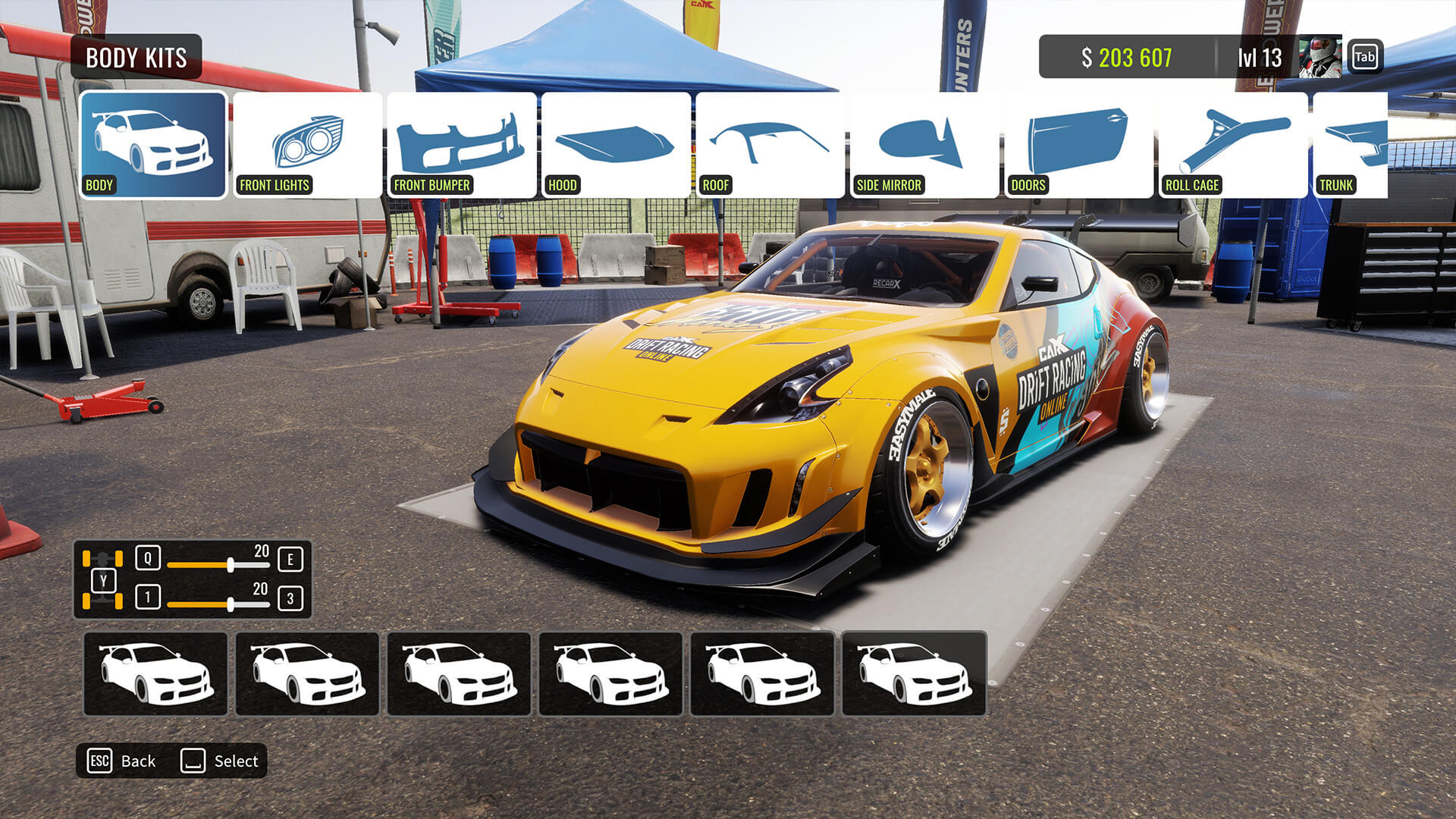The height and width of the screenshot is (819, 1456).
Task: Select the Body category icon
Action: pyautogui.click(x=155, y=144)
